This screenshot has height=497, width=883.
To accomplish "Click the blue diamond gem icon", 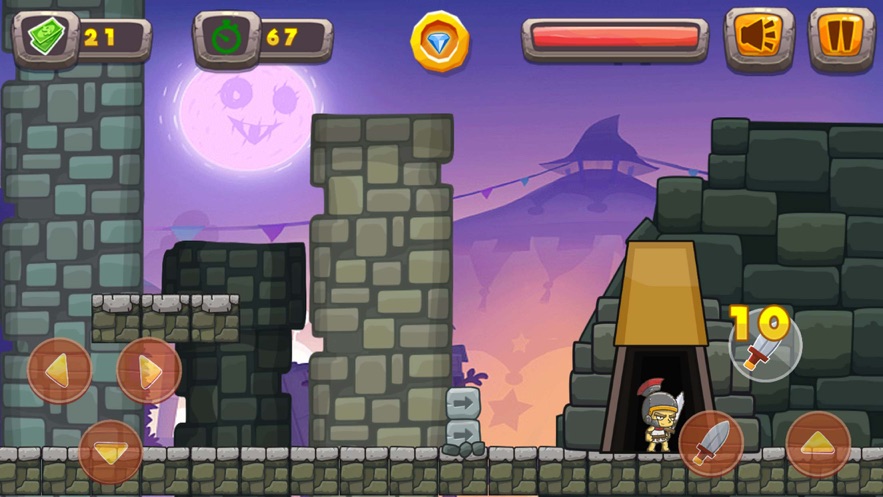I will click(440, 41).
